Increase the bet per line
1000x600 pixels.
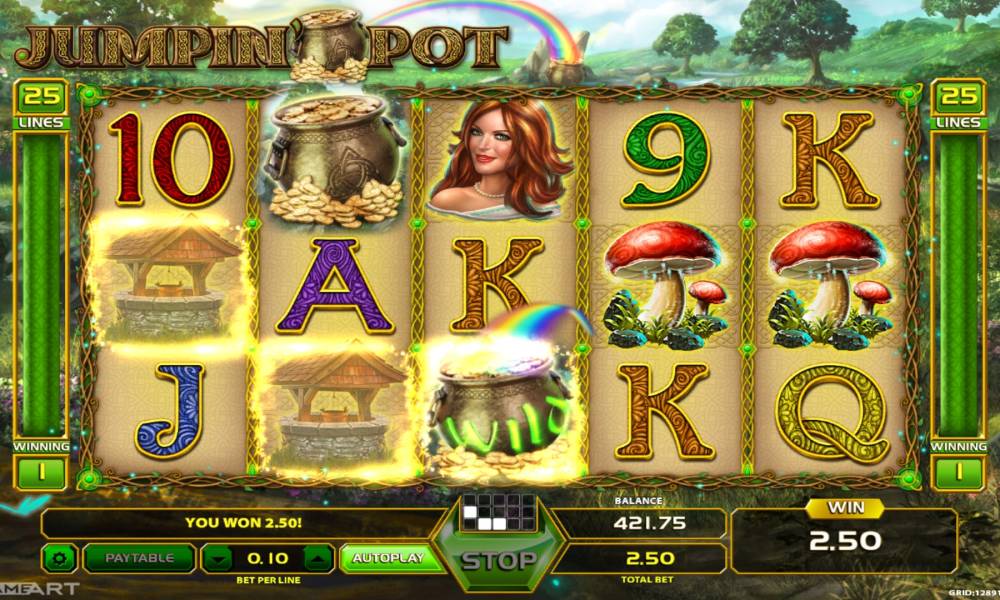pyautogui.click(x=316, y=558)
